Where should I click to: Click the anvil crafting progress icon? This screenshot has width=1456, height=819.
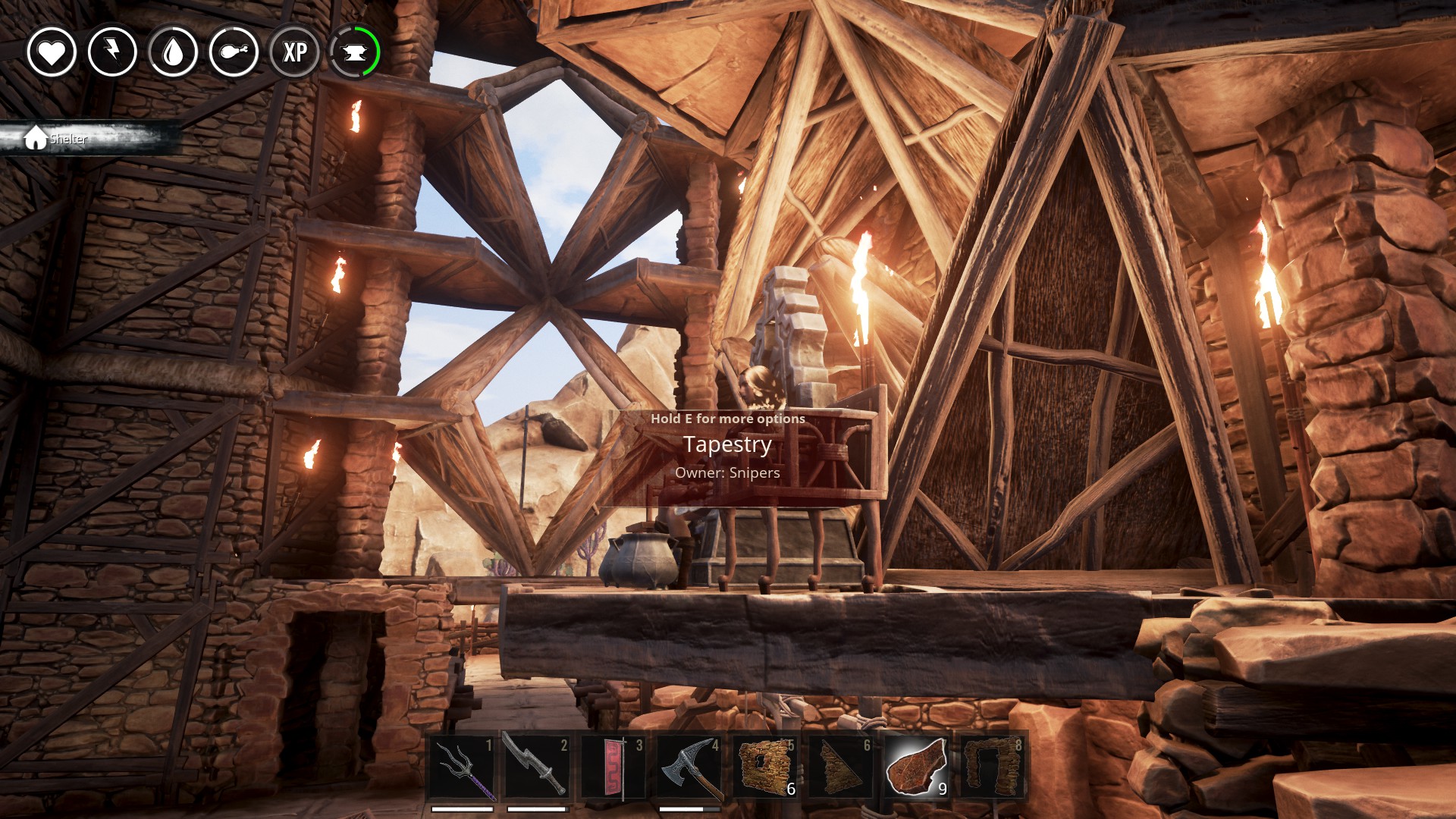coord(355,52)
